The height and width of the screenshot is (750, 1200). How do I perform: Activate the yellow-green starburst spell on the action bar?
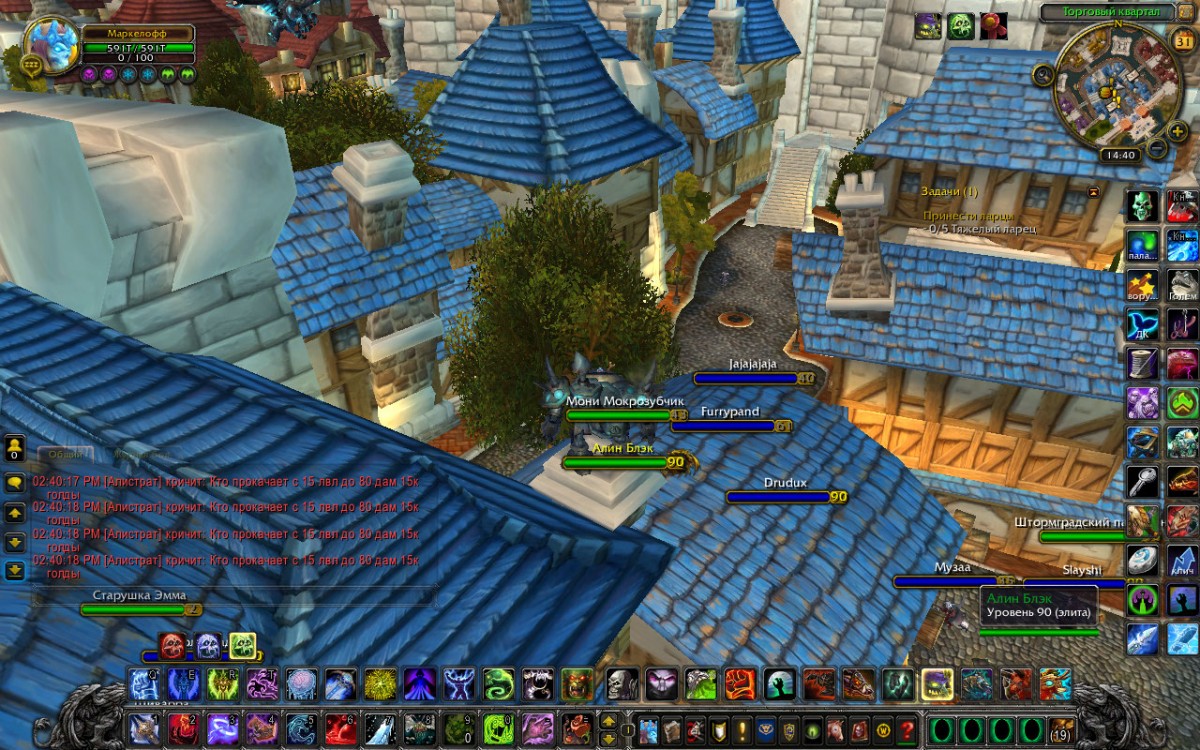(379, 685)
